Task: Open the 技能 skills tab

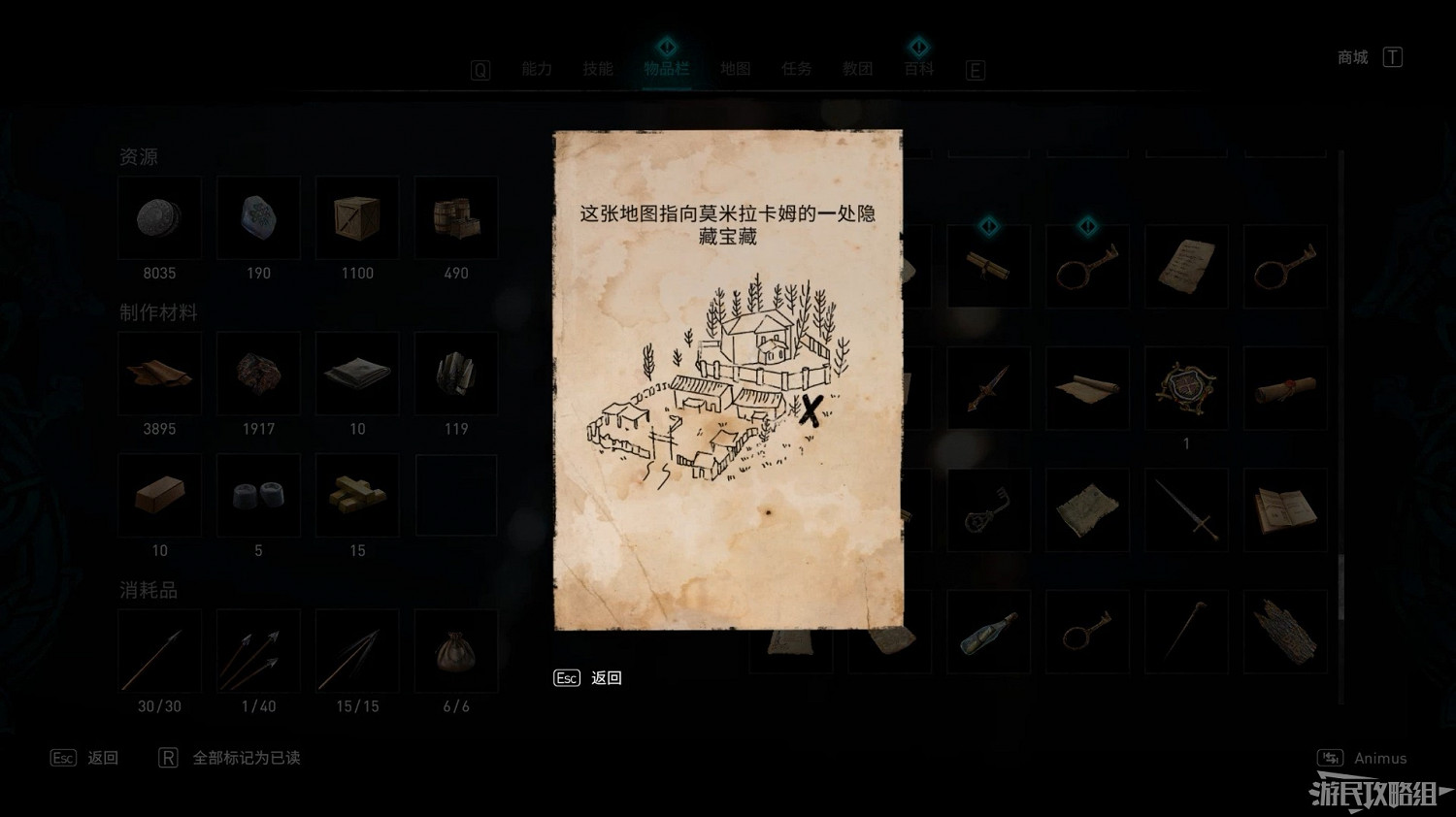Action: tap(598, 69)
